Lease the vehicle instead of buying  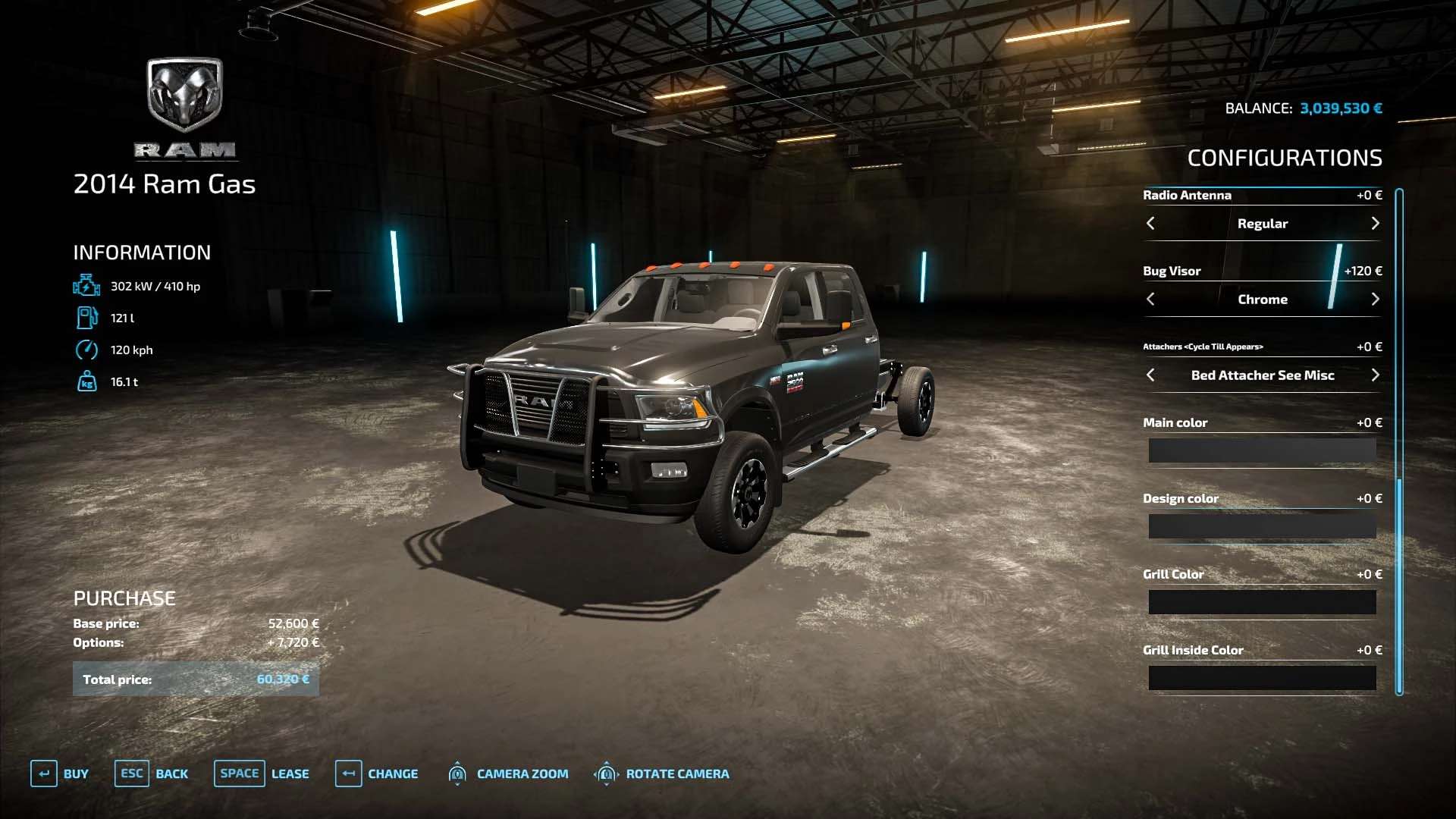coord(262,773)
